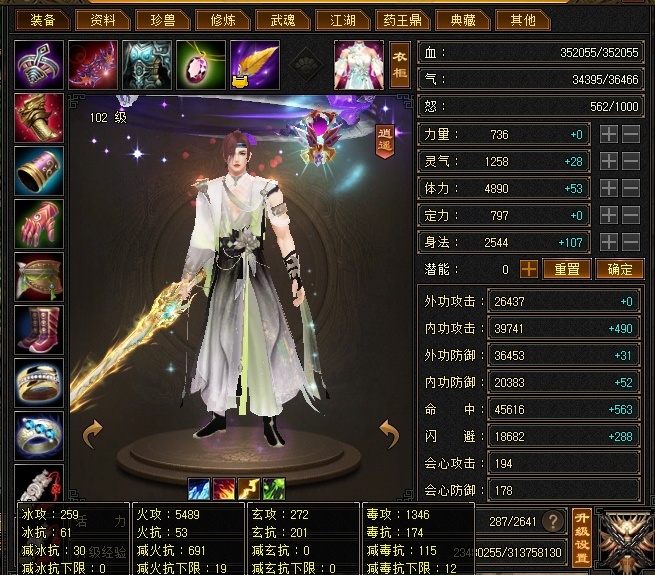This screenshot has height=575, width=655.
Task: Reset points with the 重置 button
Action: pos(567,269)
